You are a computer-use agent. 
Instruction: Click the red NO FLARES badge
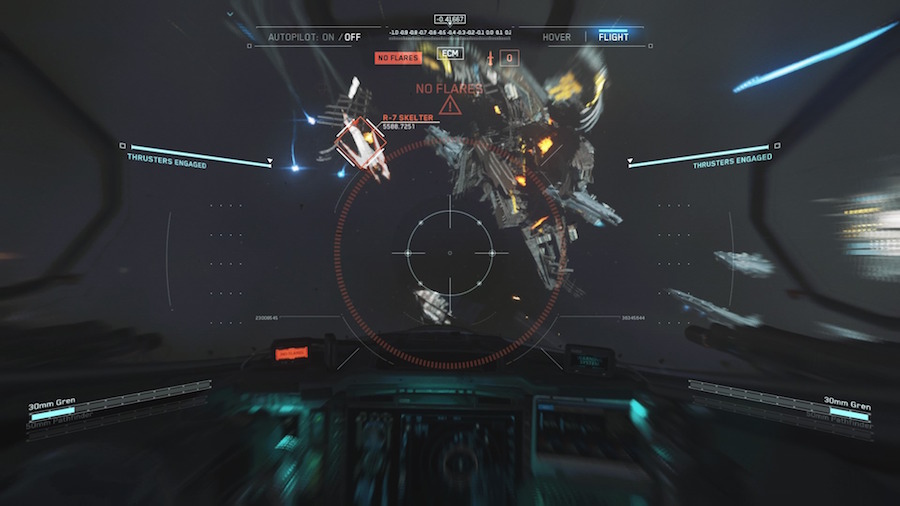point(397,58)
